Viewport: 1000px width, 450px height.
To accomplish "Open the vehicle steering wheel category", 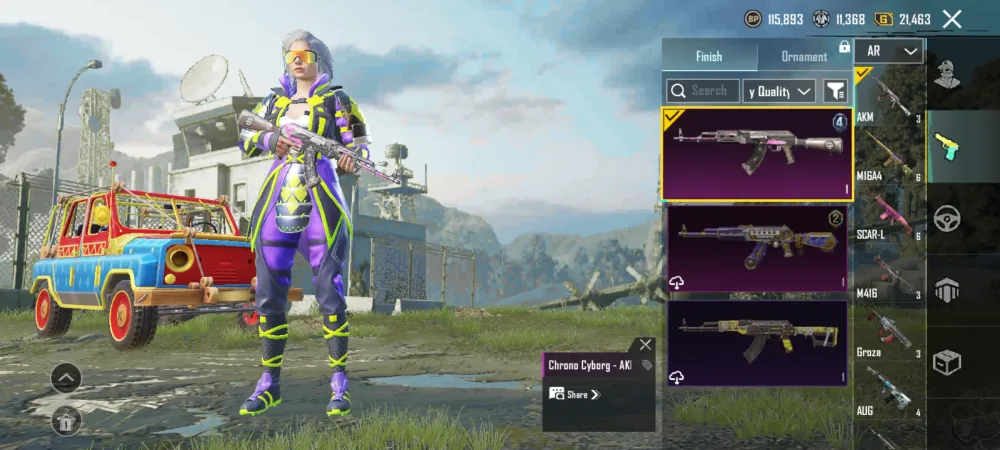I will tap(947, 218).
